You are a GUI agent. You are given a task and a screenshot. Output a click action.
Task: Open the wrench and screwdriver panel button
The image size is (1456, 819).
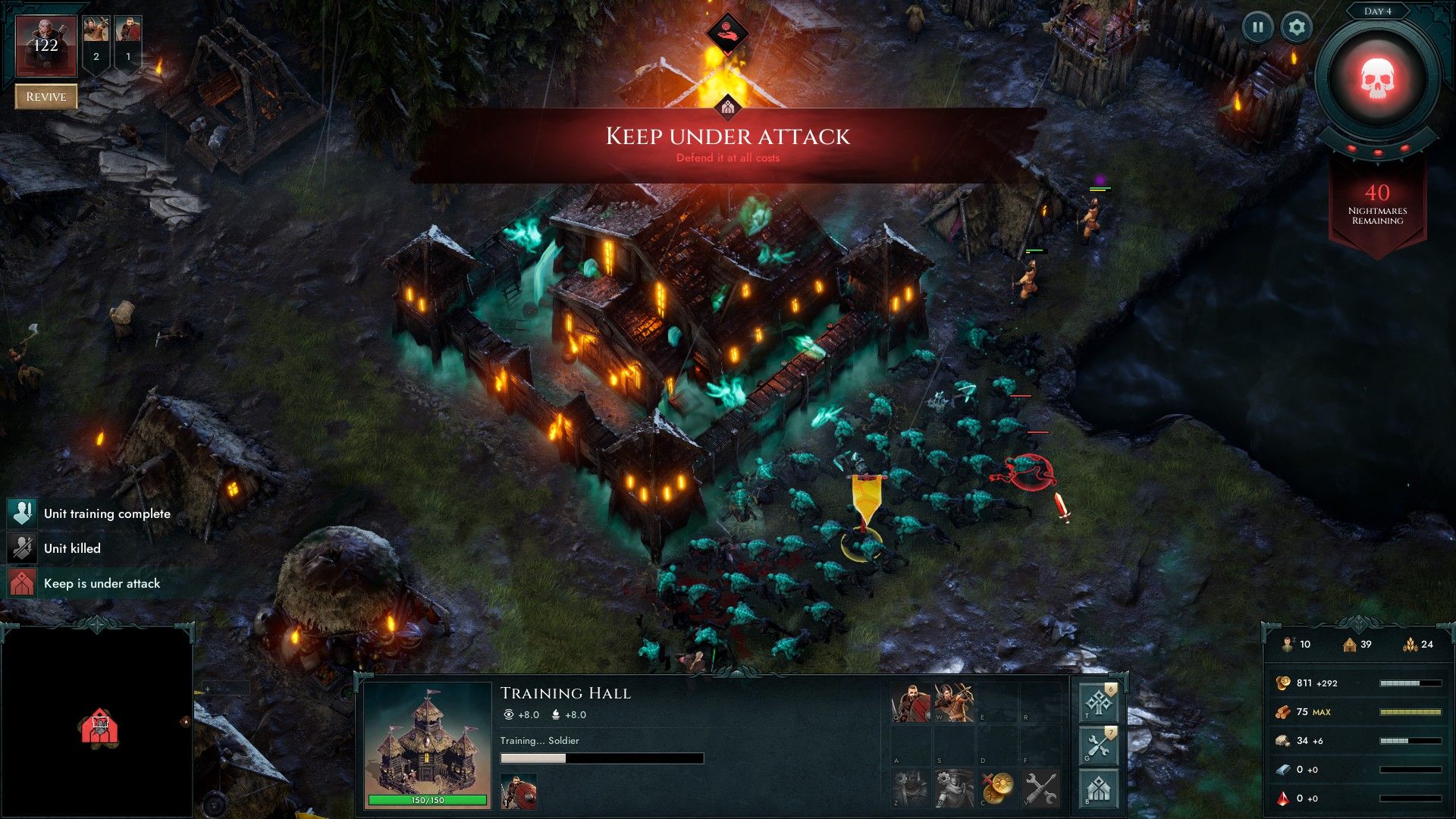(x=1098, y=746)
